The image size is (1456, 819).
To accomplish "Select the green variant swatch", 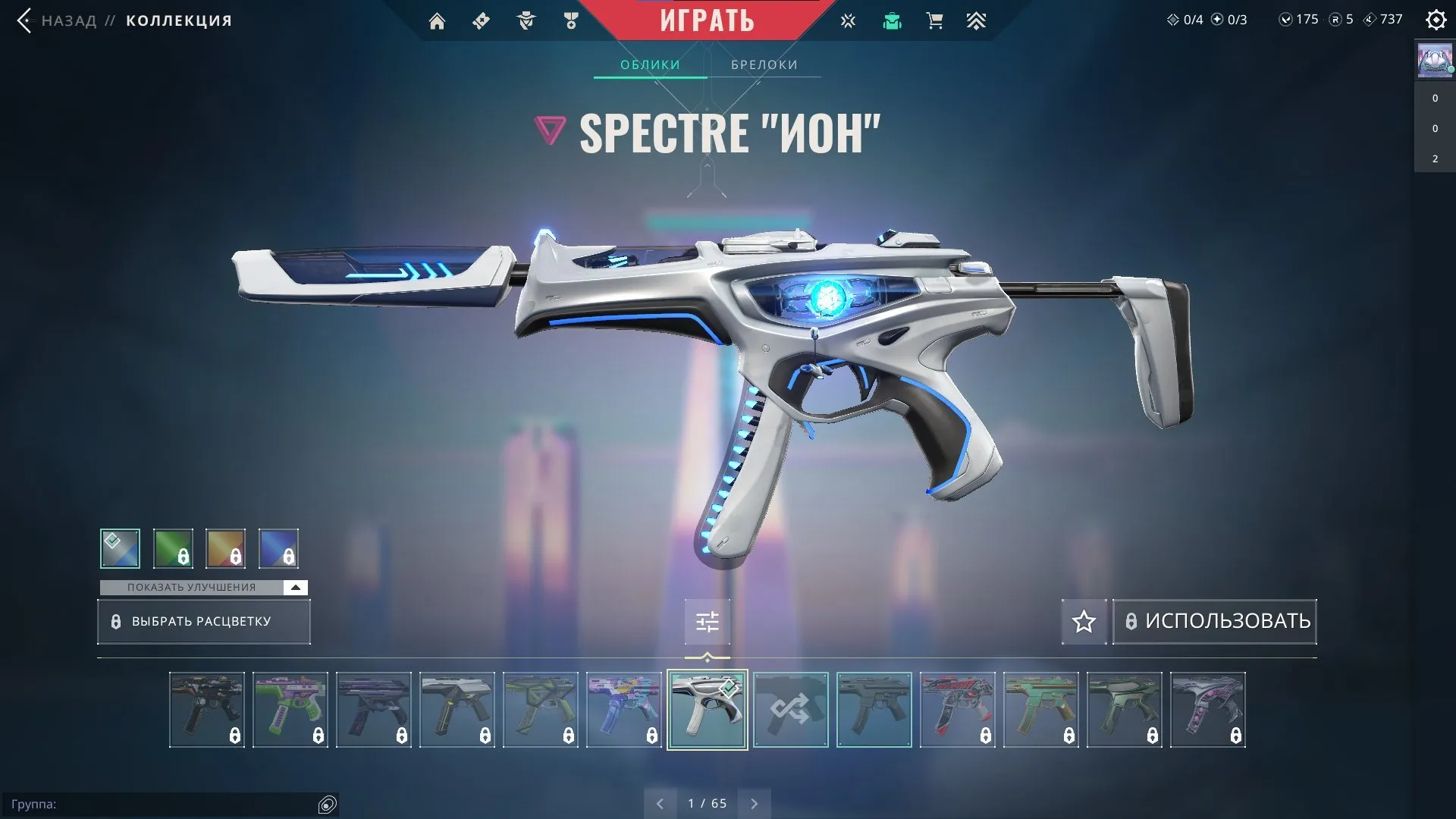I will point(173,548).
